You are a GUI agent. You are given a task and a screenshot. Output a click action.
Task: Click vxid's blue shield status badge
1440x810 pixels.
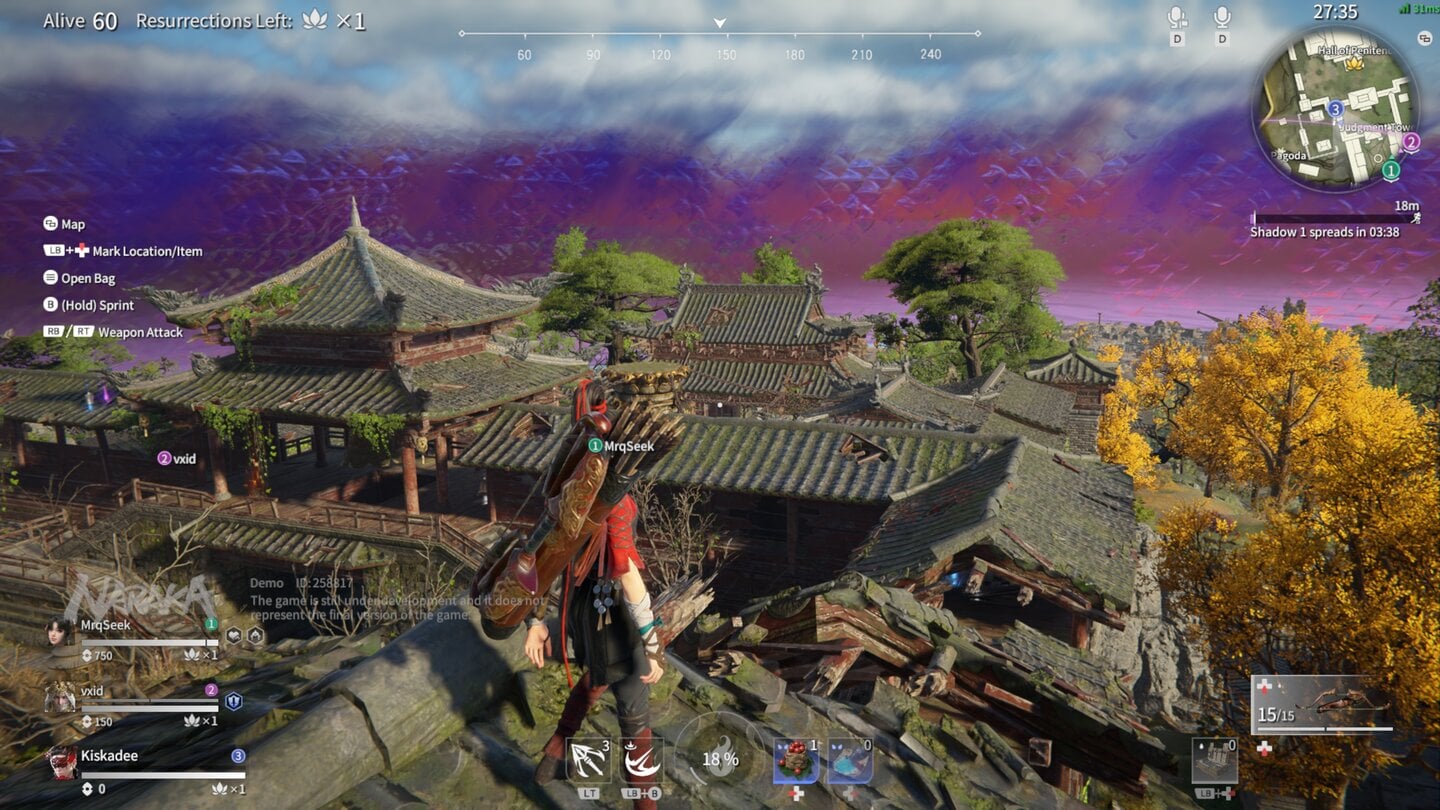[x=233, y=701]
